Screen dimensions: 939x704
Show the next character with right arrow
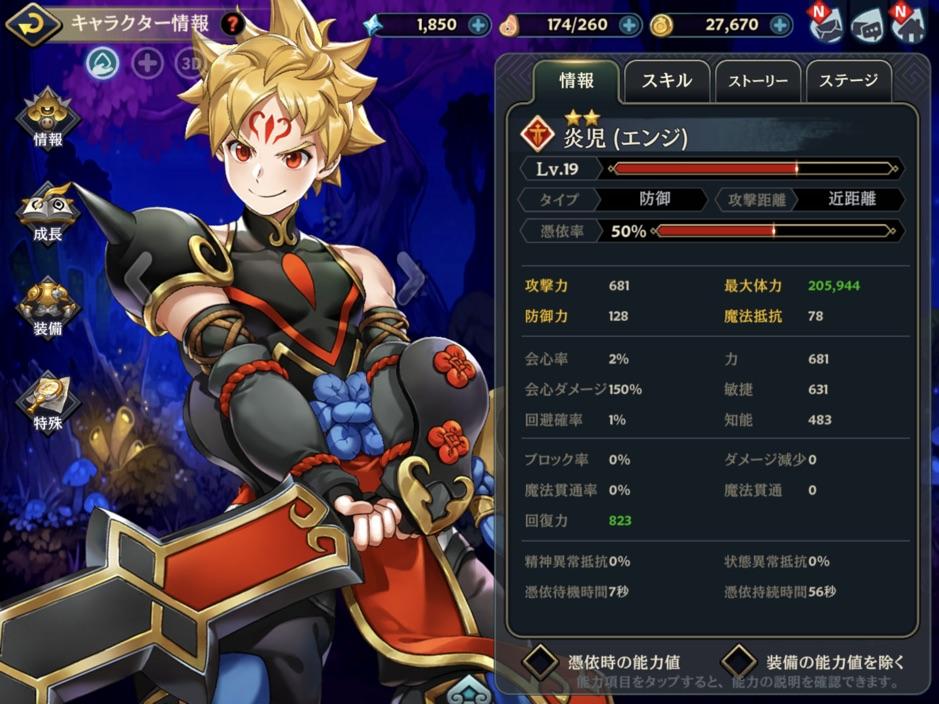tap(408, 267)
